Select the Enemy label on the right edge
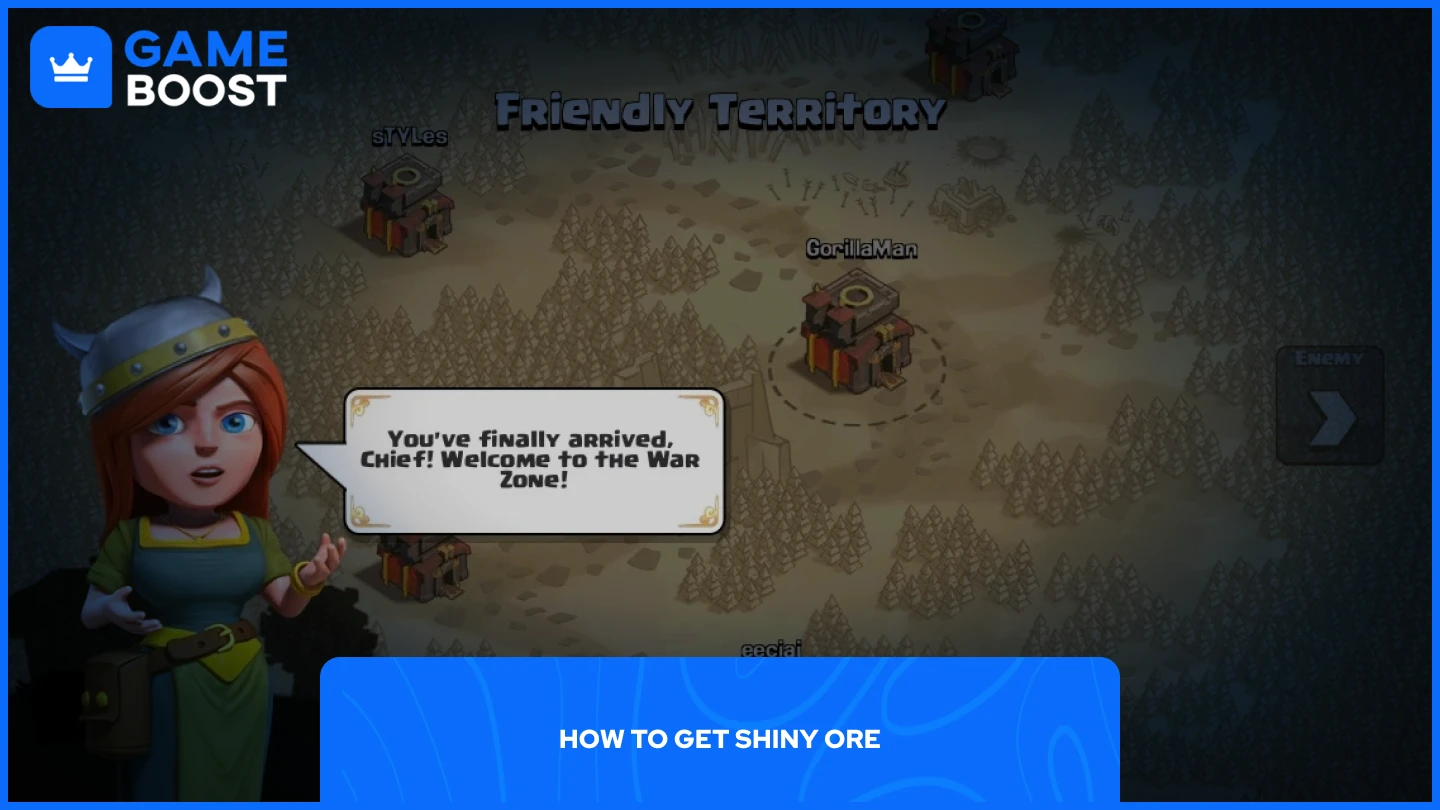Viewport: 1440px width, 810px height. tap(1330, 358)
